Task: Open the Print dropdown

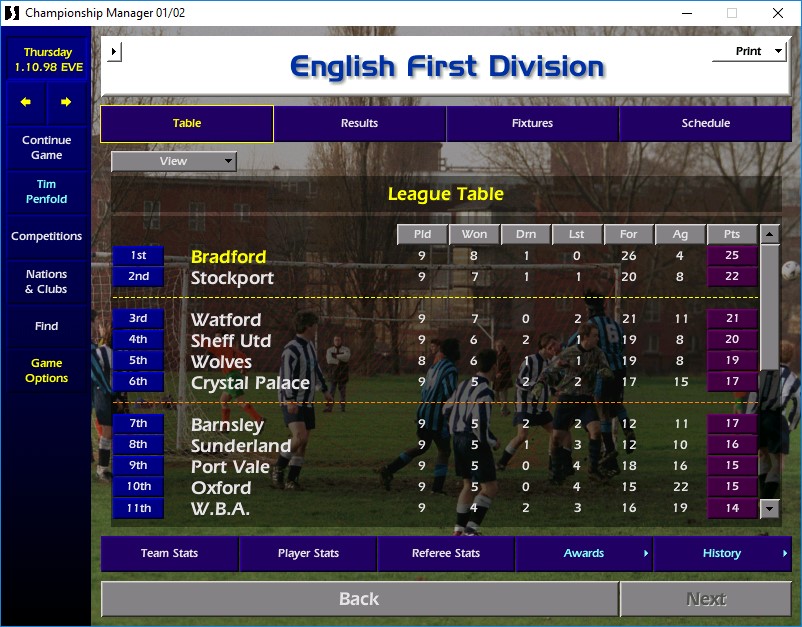Action: coord(749,51)
